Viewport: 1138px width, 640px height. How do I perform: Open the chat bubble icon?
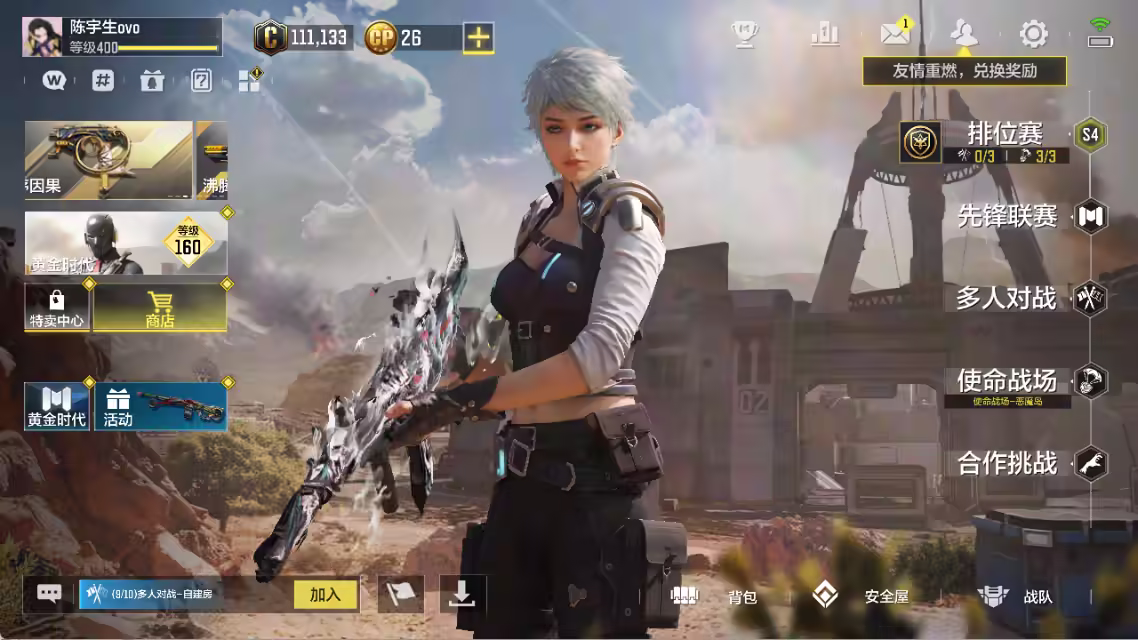click(49, 594)
